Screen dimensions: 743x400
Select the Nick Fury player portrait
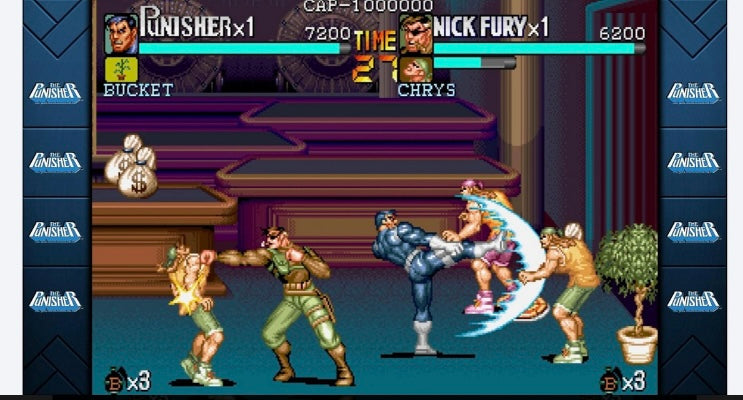tap(414, 33)
